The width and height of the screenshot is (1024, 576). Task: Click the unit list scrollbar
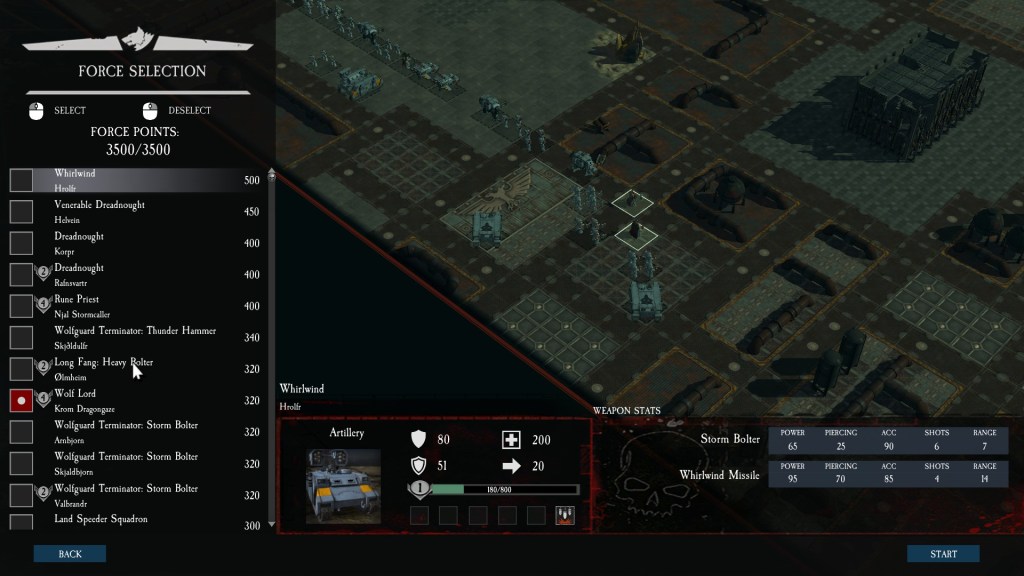tap(272, 350)
